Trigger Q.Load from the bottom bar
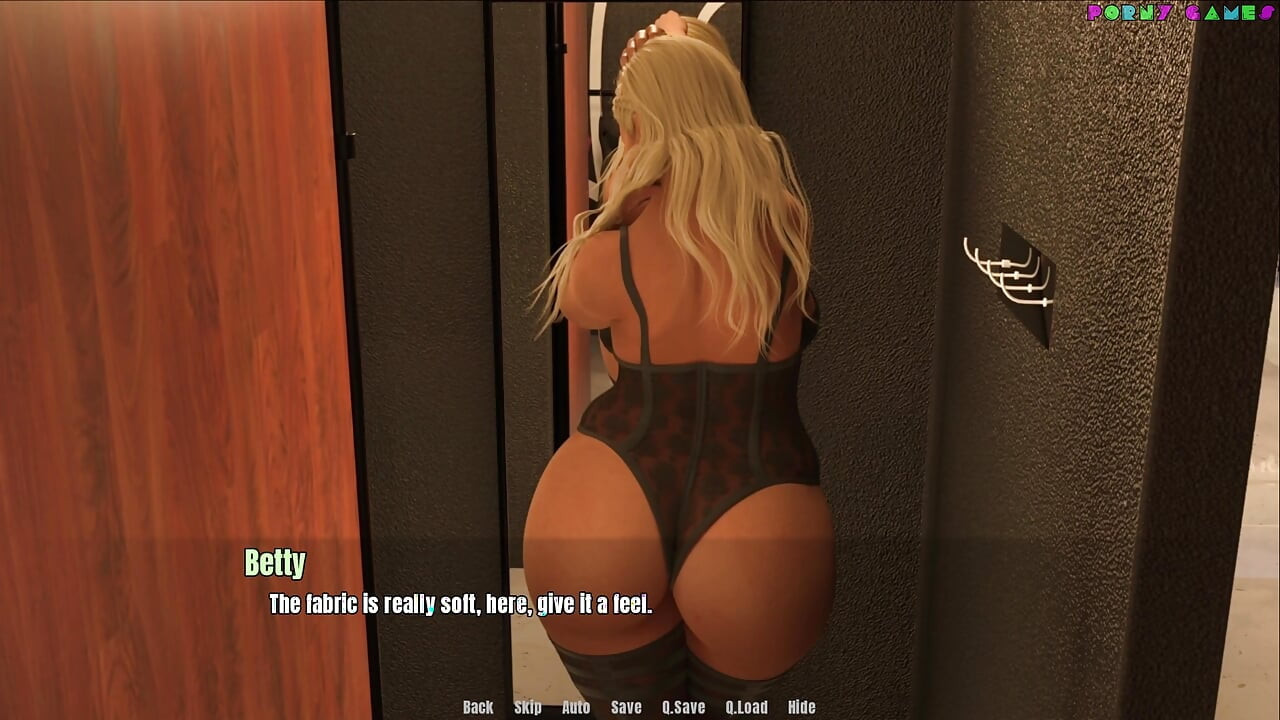 [748, 707]
